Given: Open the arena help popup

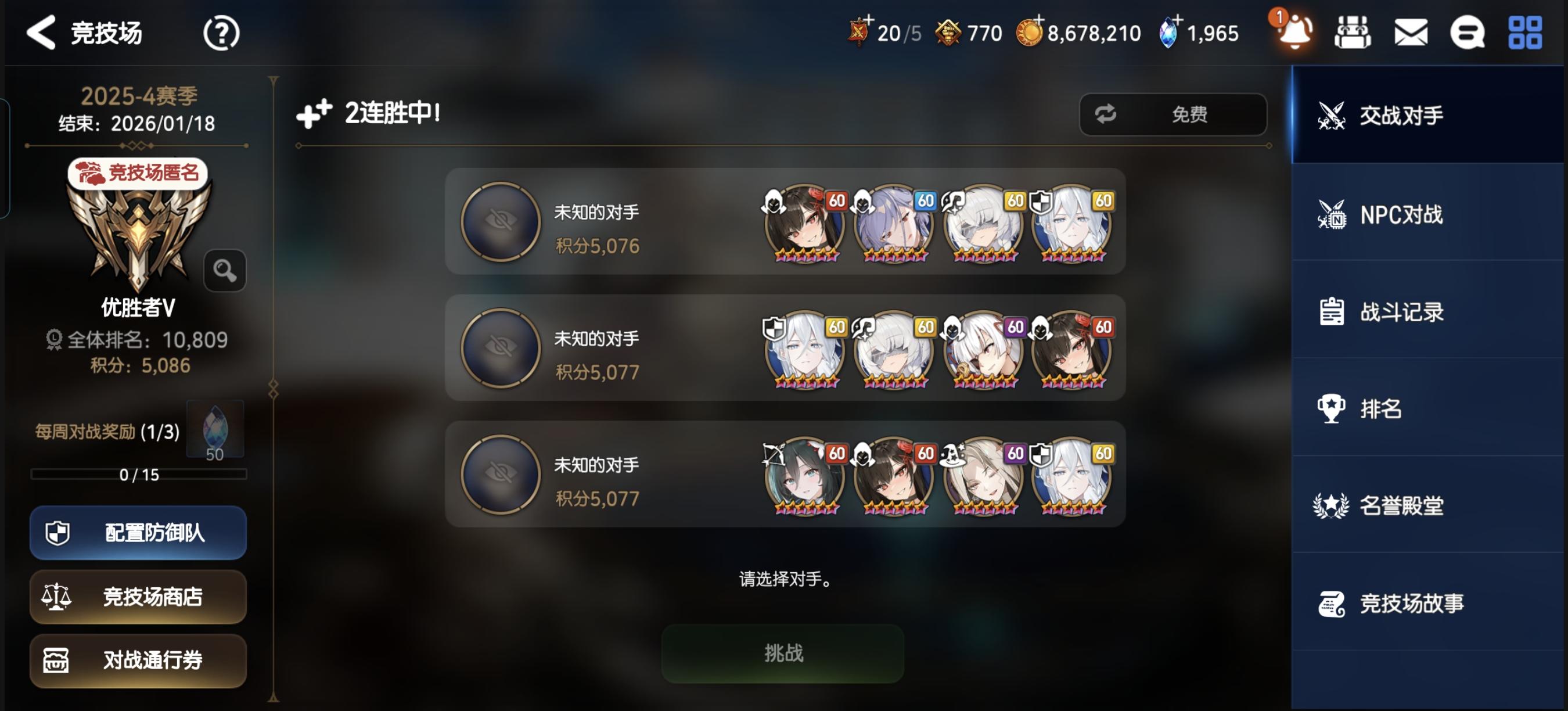Looking at the screenshot, I should click(222, 34).
